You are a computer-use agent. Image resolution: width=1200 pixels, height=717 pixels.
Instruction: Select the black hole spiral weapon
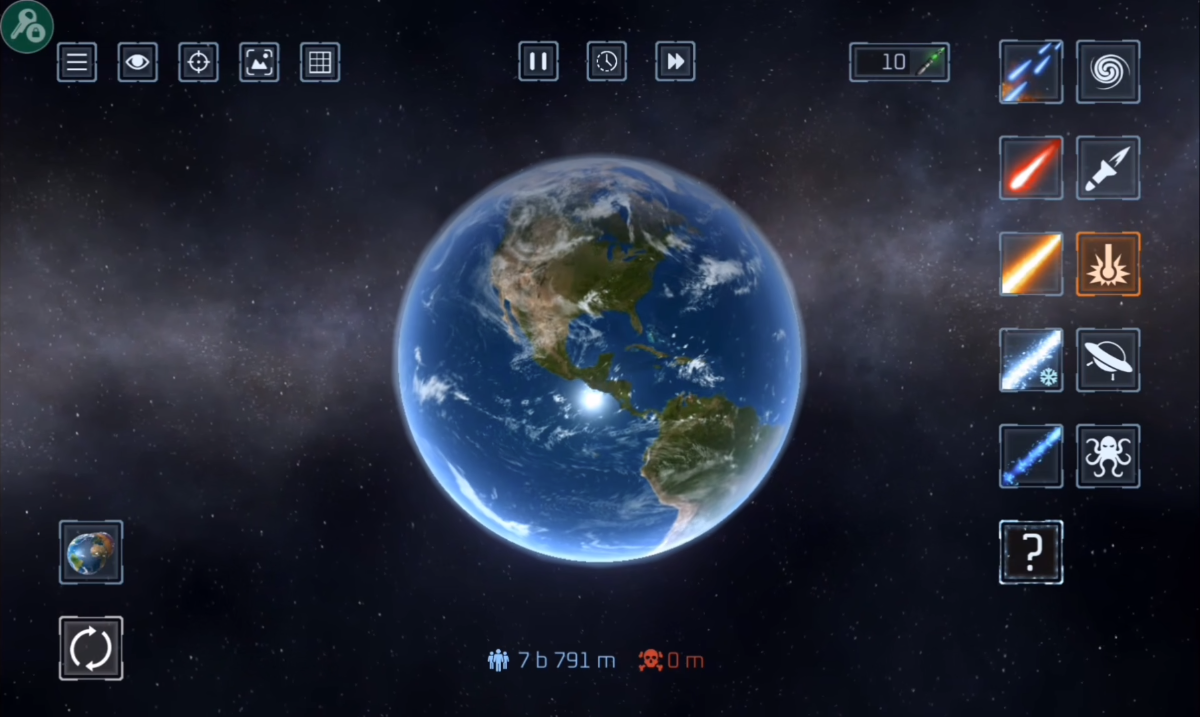point(1108,72)
